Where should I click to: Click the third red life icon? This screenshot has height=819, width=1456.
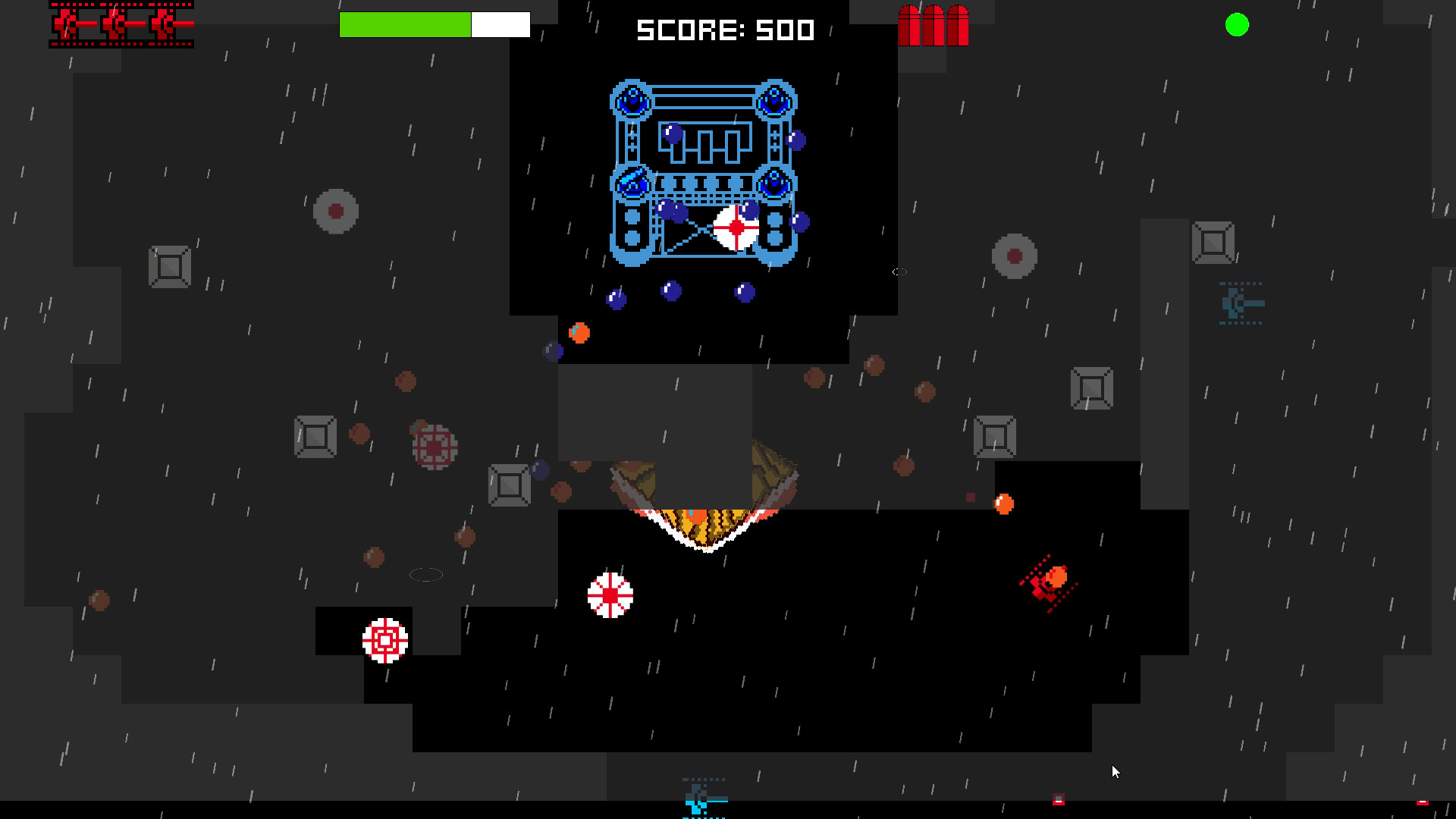pyautogui.click(x=163, y=25)
